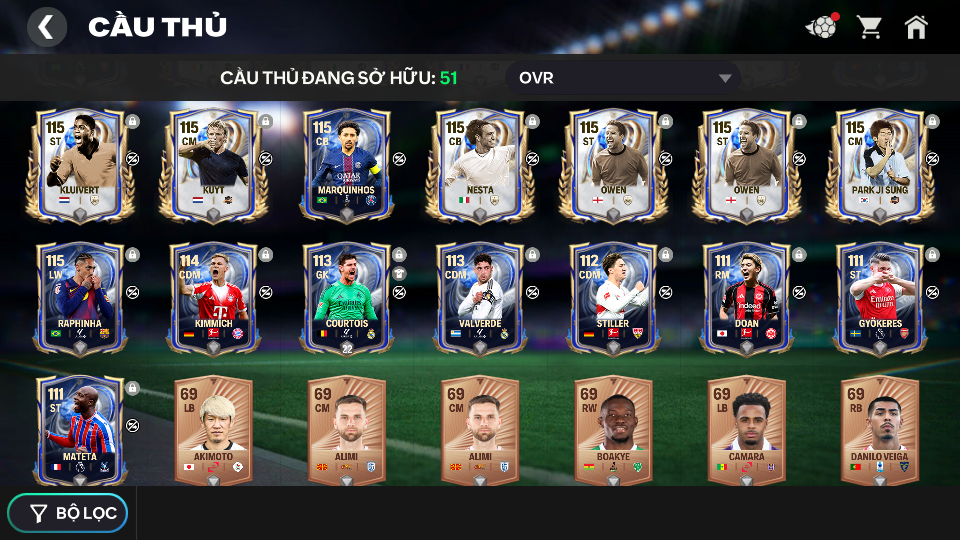This screenshot has height=540, width=960.
Task: Choose the Kuyt 115 CM card
Action: [x=212, y=163]
